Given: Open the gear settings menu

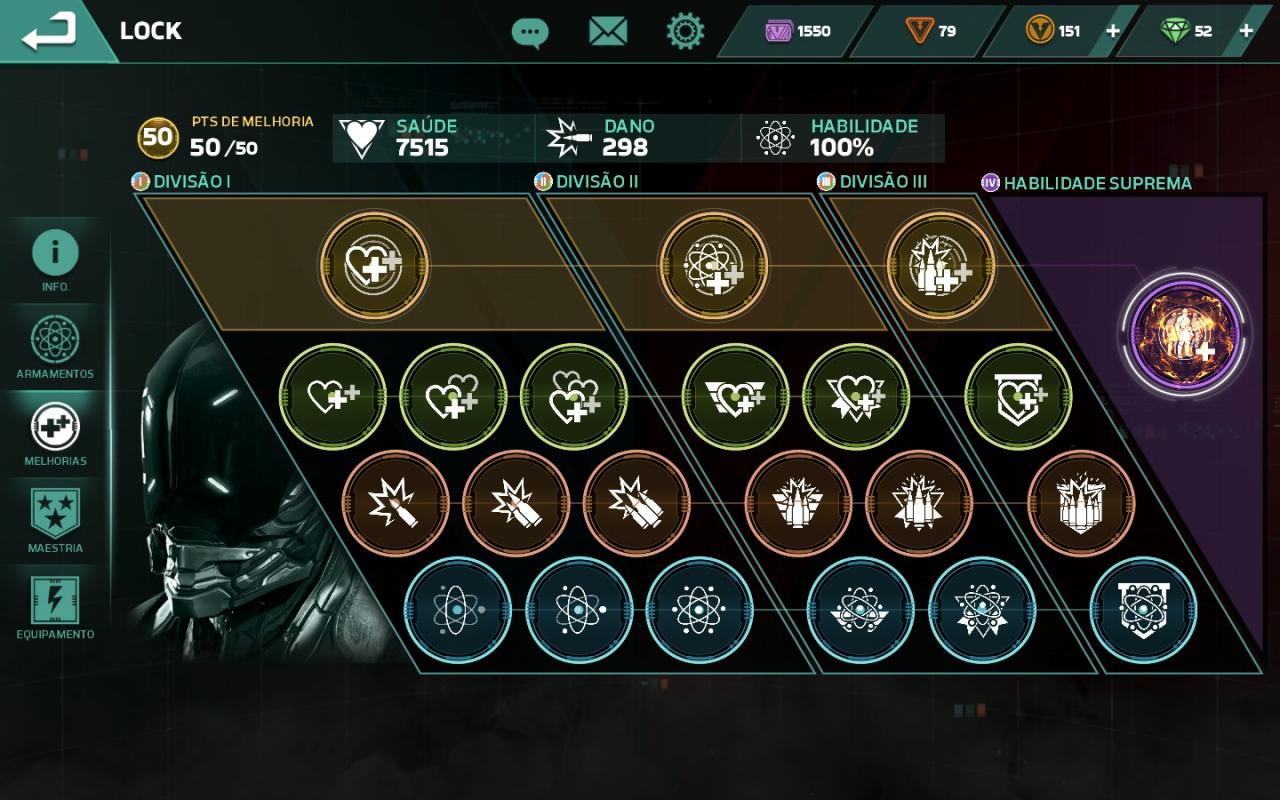Looking at the screenshot, I should 685,32.
